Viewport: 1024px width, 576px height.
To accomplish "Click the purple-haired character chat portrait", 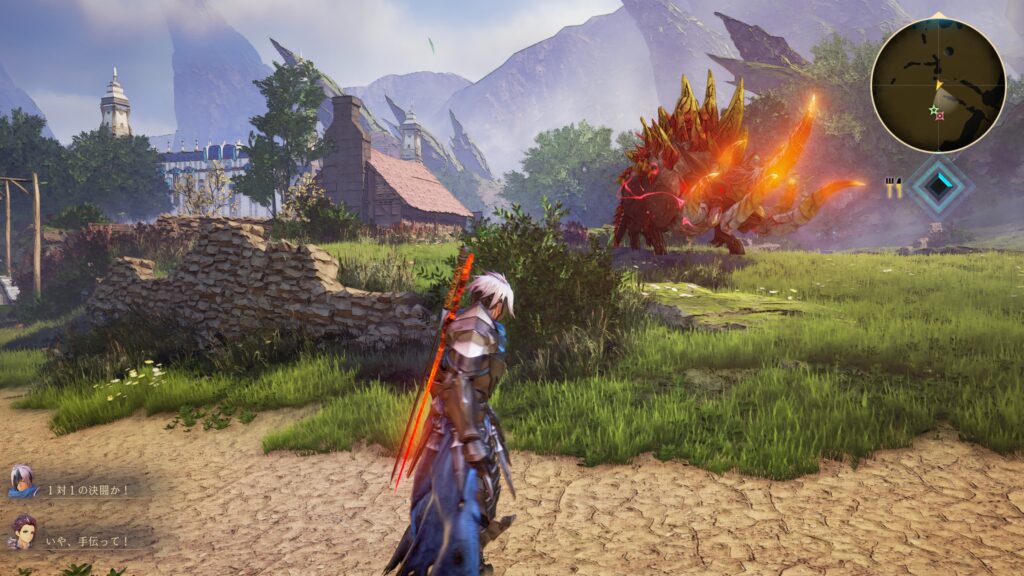I will pyautogui.click(x=22, y=533).
